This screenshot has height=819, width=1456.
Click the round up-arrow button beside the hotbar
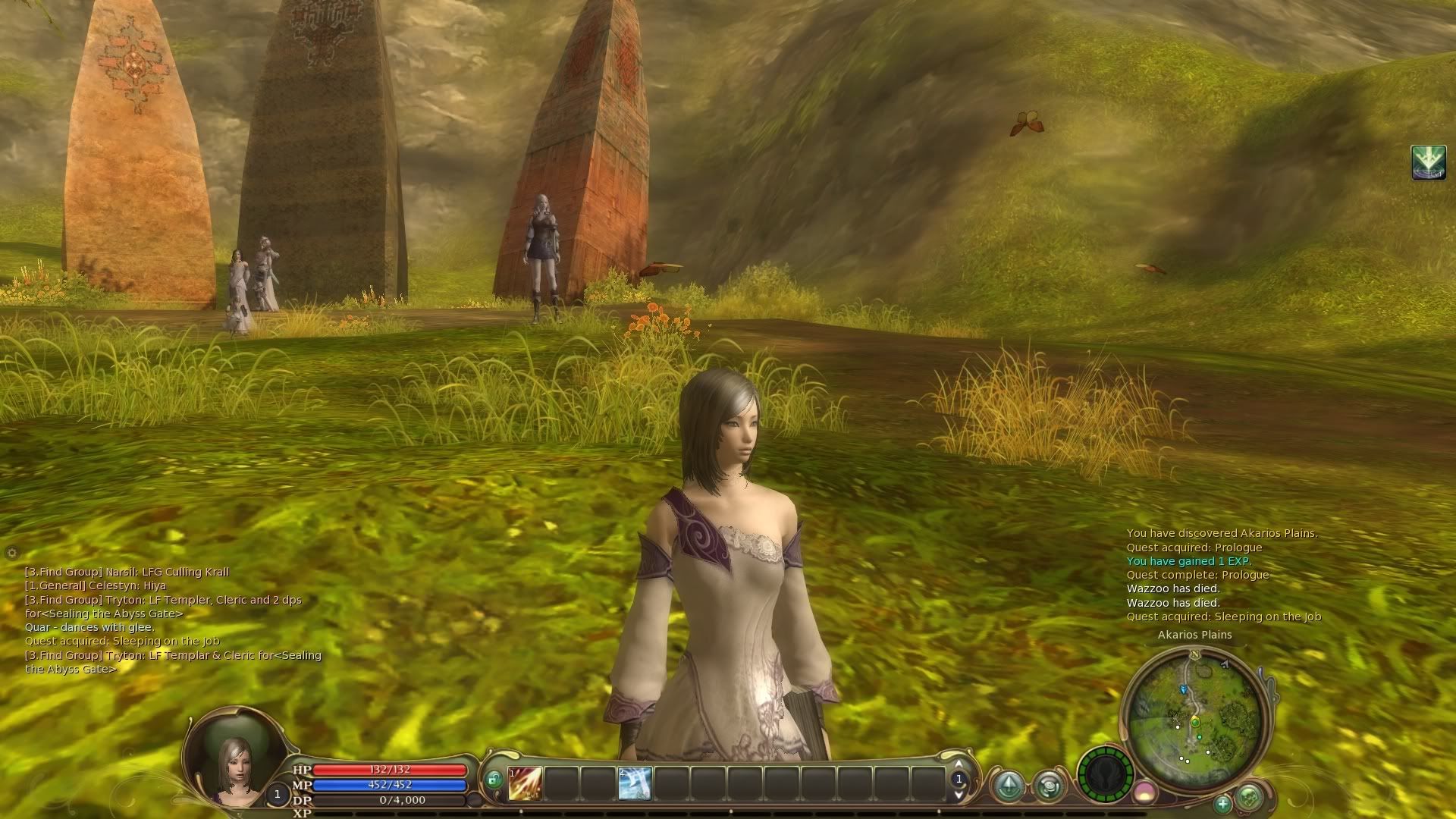pyautogui.click(x=1009, y=786)
